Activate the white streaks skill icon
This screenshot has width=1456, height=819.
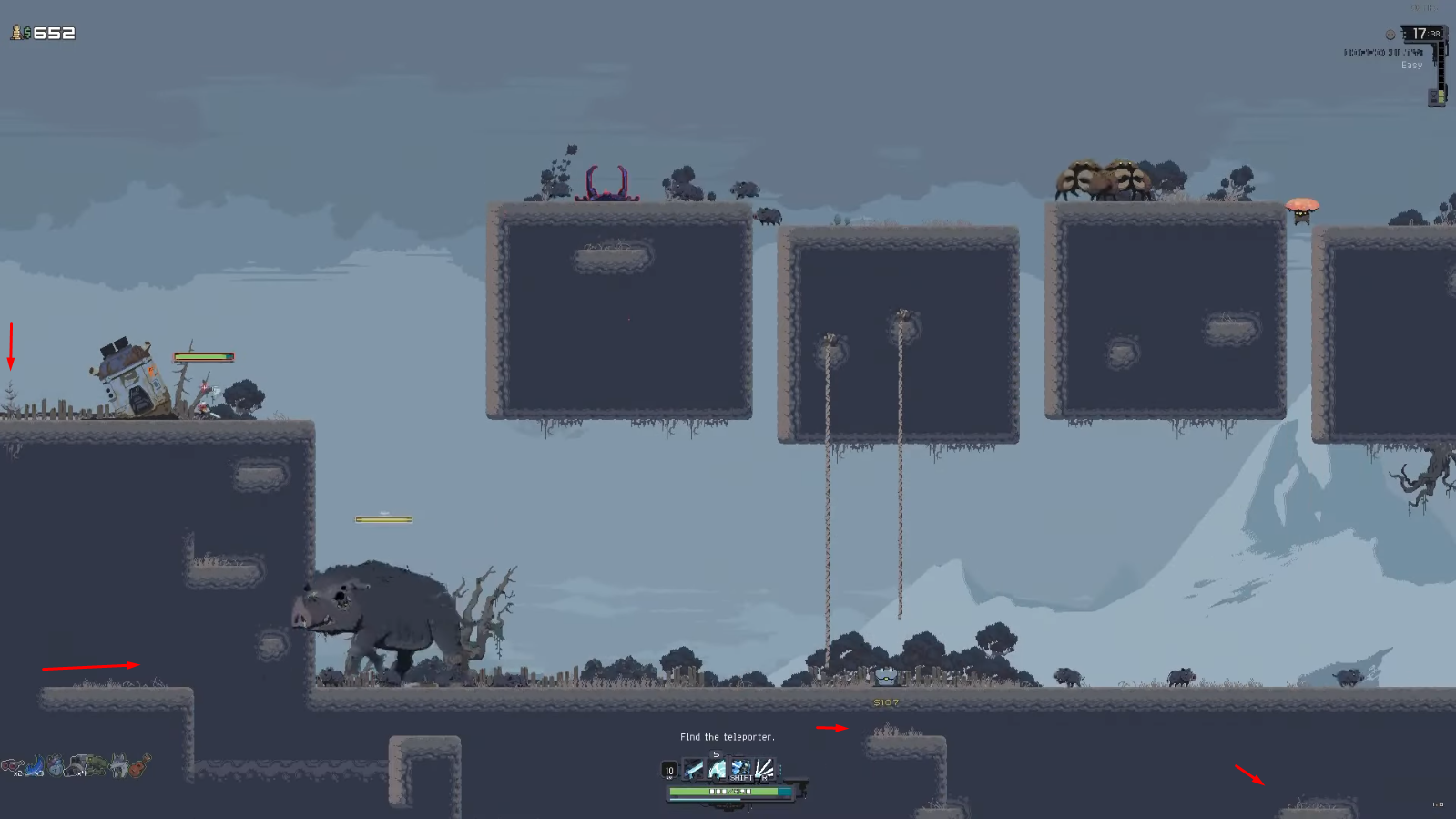point(764,770)
